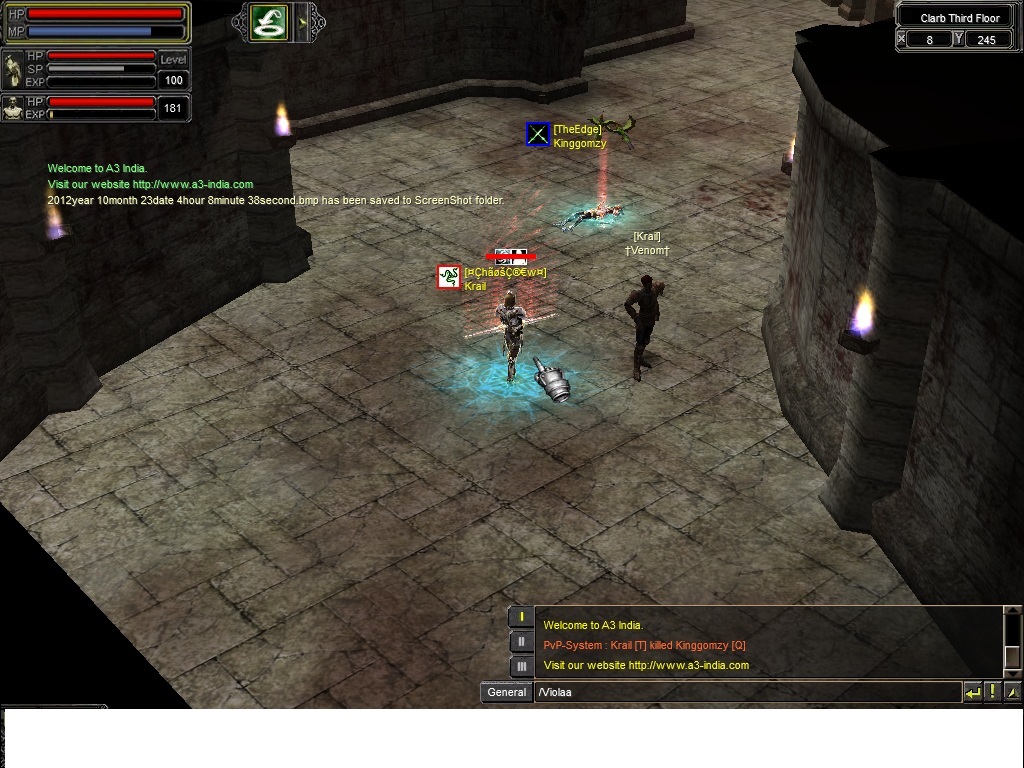Screen dimensions: 1024x768
Task: Select the humanoid companion portrait
Action: coord(13,107)
